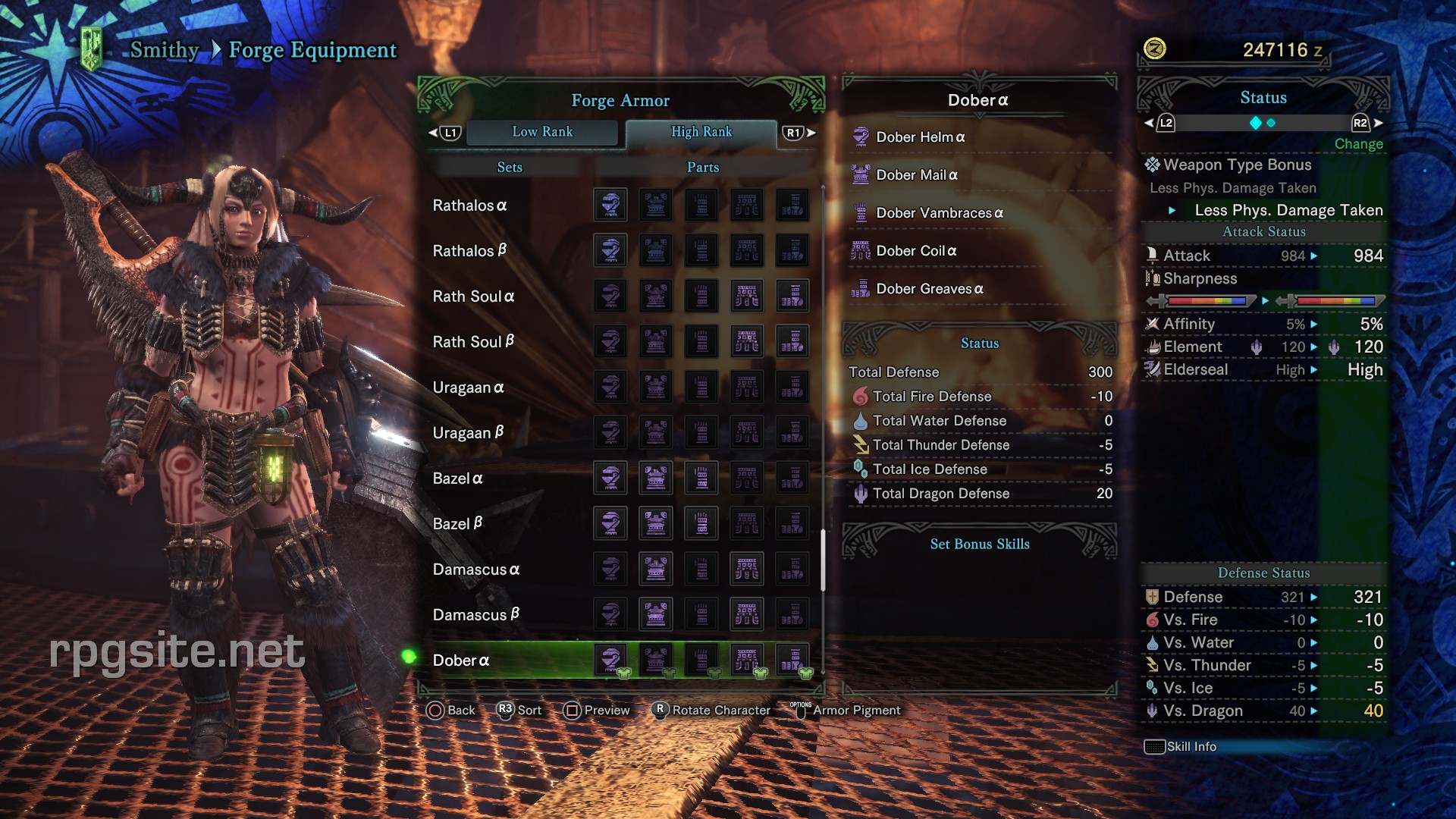Select the Dober Helm α icon

point(861,137)
